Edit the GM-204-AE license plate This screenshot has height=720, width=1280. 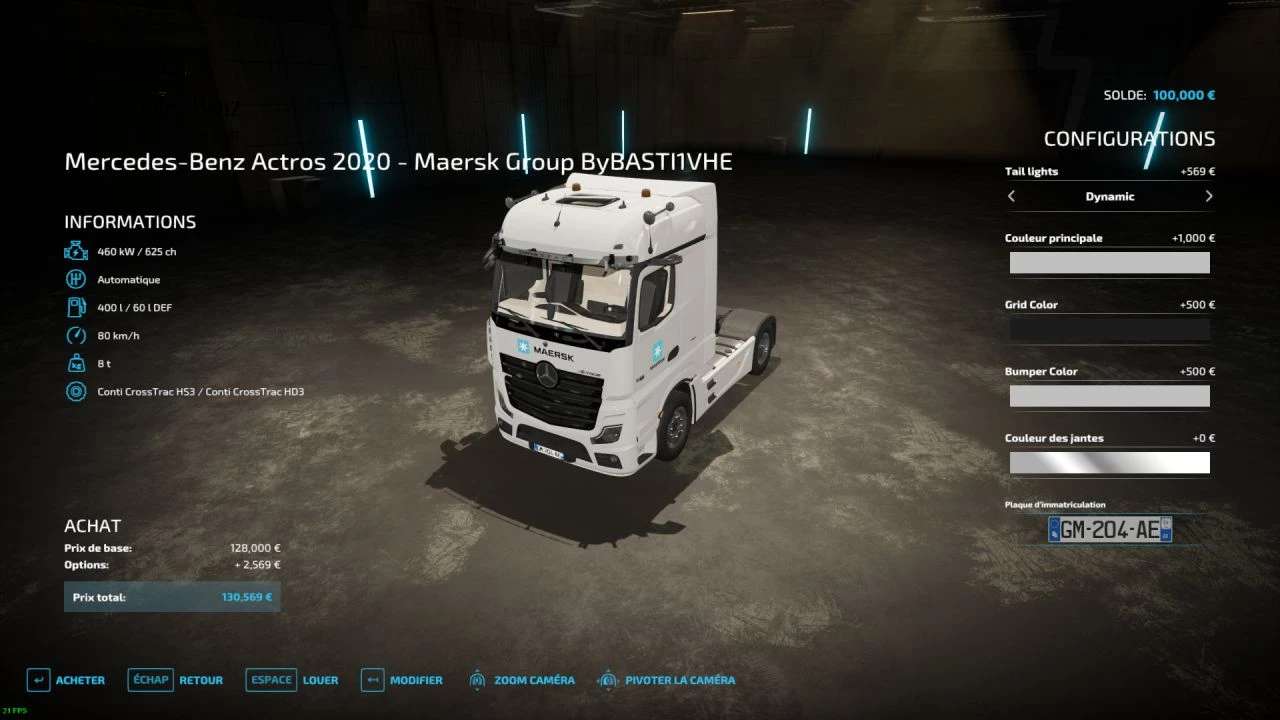pos(1109,529)
